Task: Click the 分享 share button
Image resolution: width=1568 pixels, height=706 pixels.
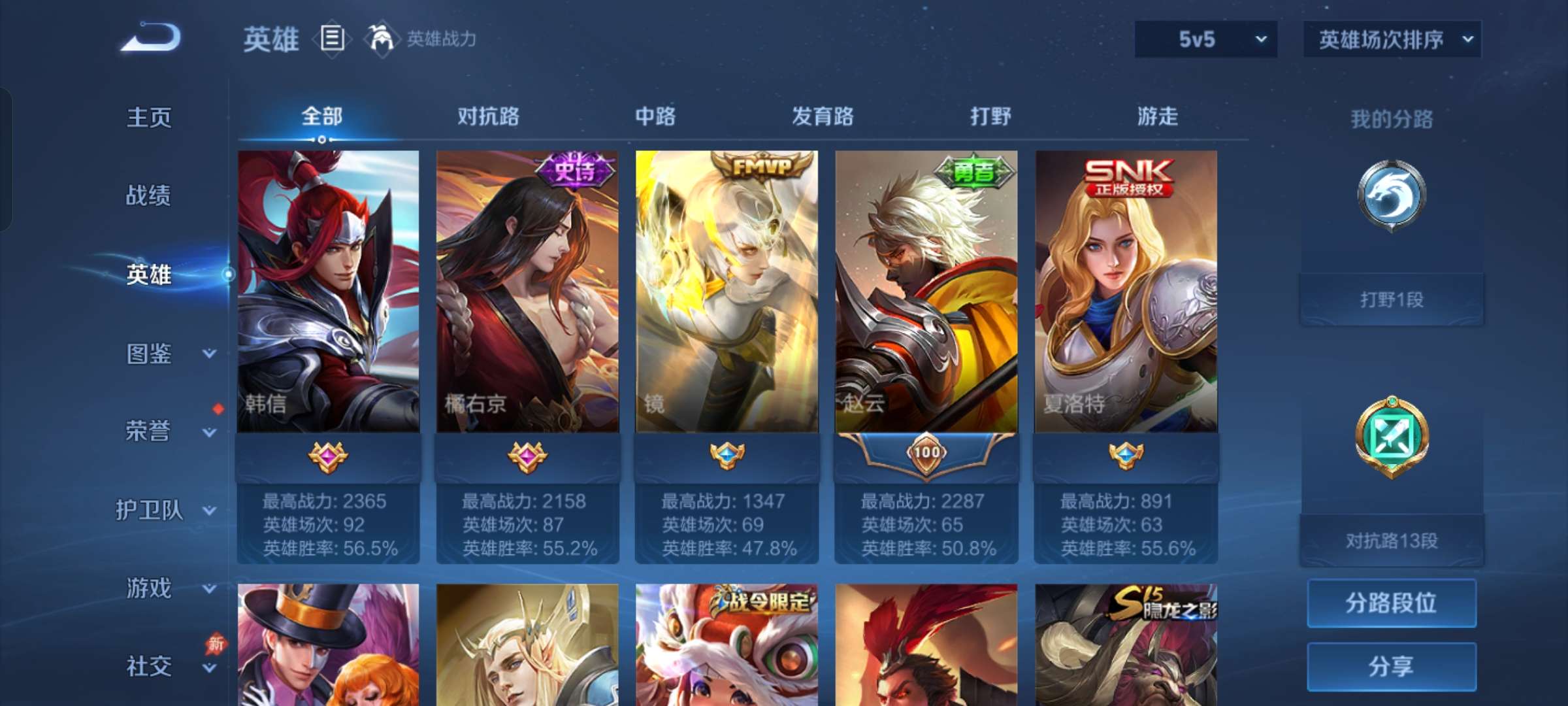Action: click(1392, 665)
